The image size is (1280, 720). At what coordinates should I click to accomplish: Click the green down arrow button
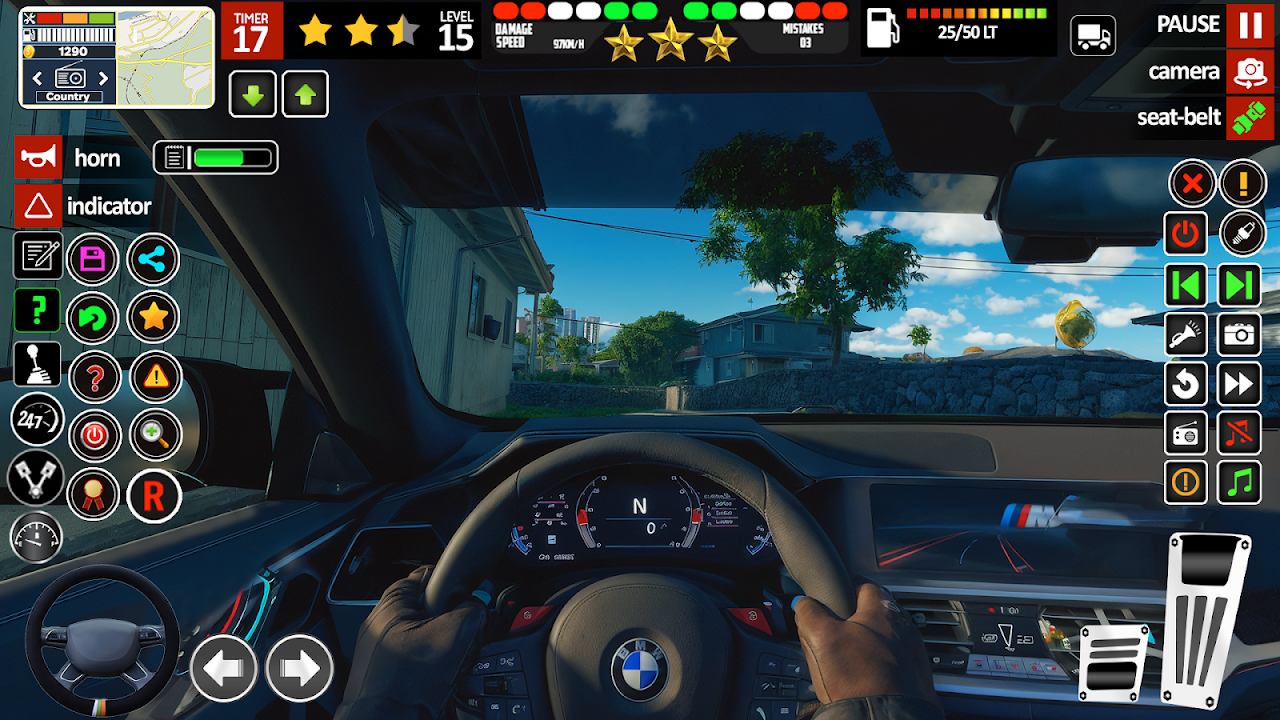click(x=254, y=95)
